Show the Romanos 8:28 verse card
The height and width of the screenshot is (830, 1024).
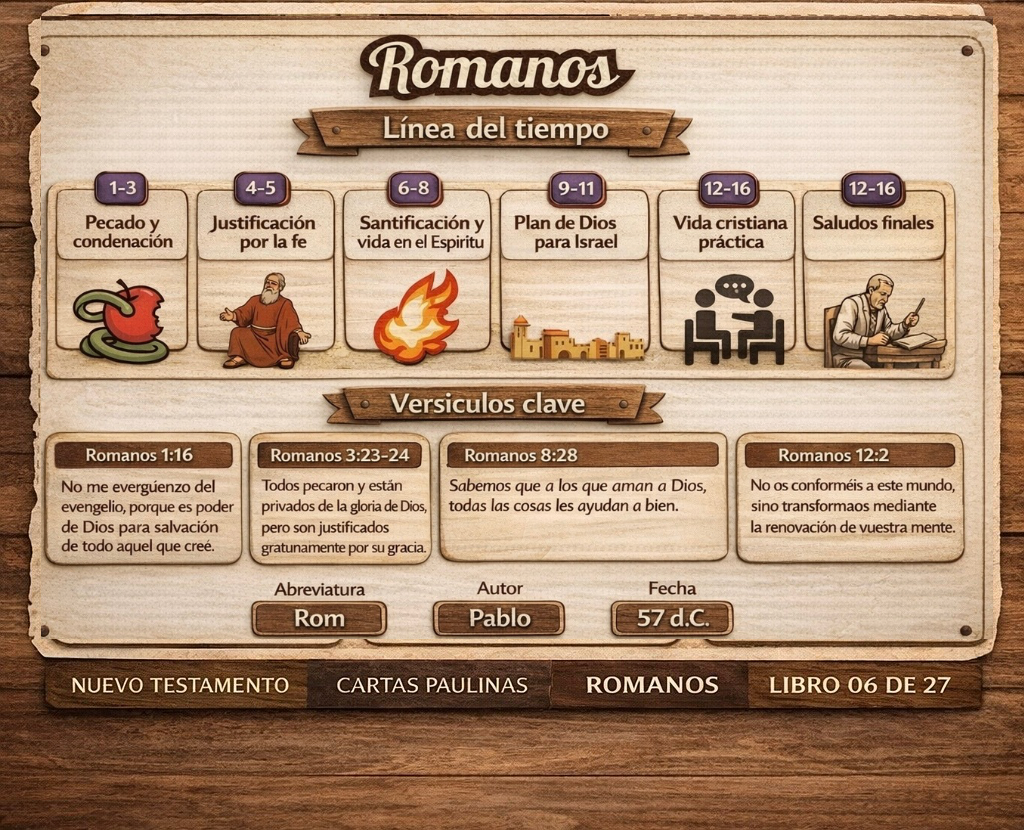coord(583,498)
